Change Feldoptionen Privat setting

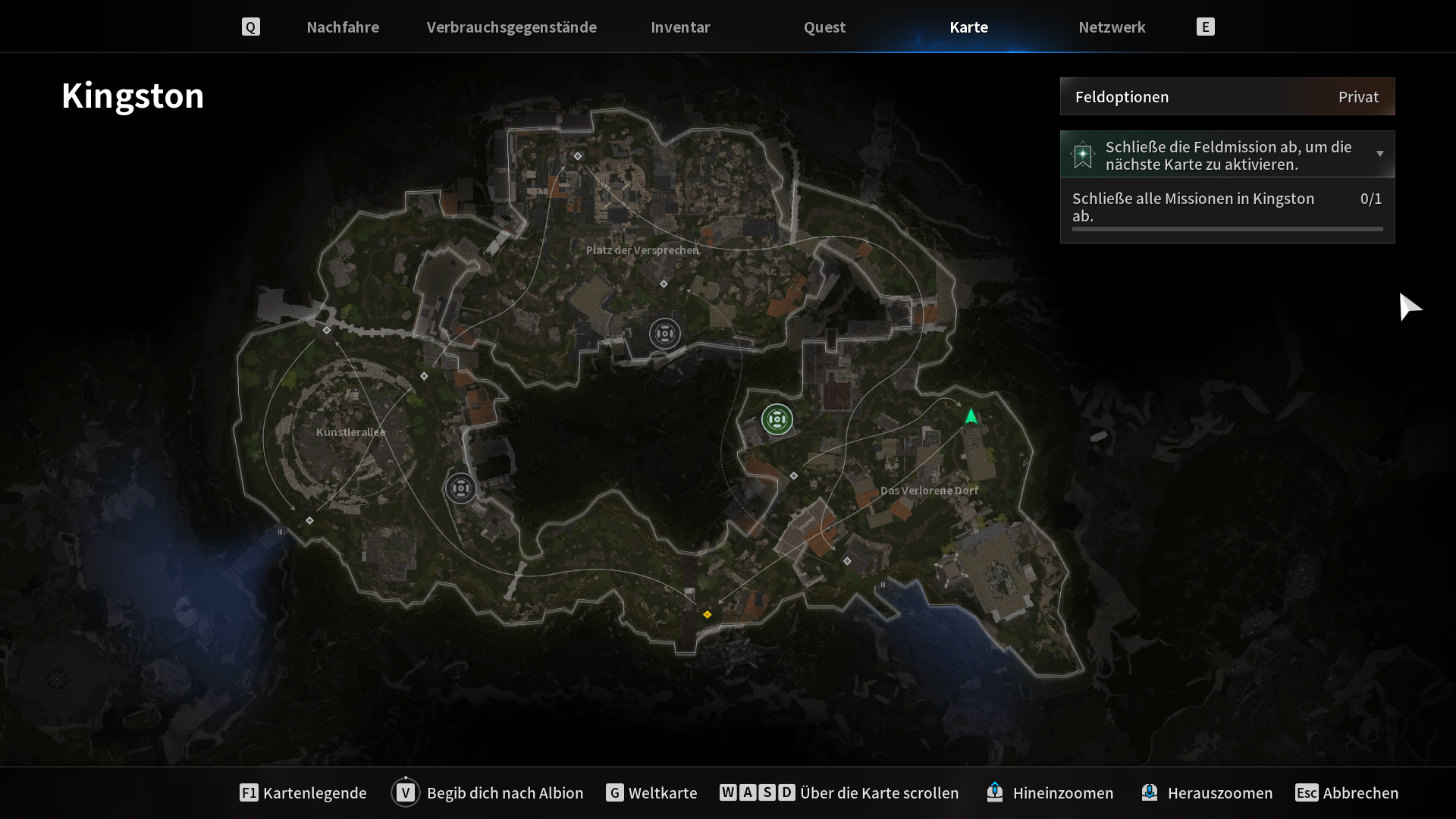pyautogui.click(x=1227, y=97)
